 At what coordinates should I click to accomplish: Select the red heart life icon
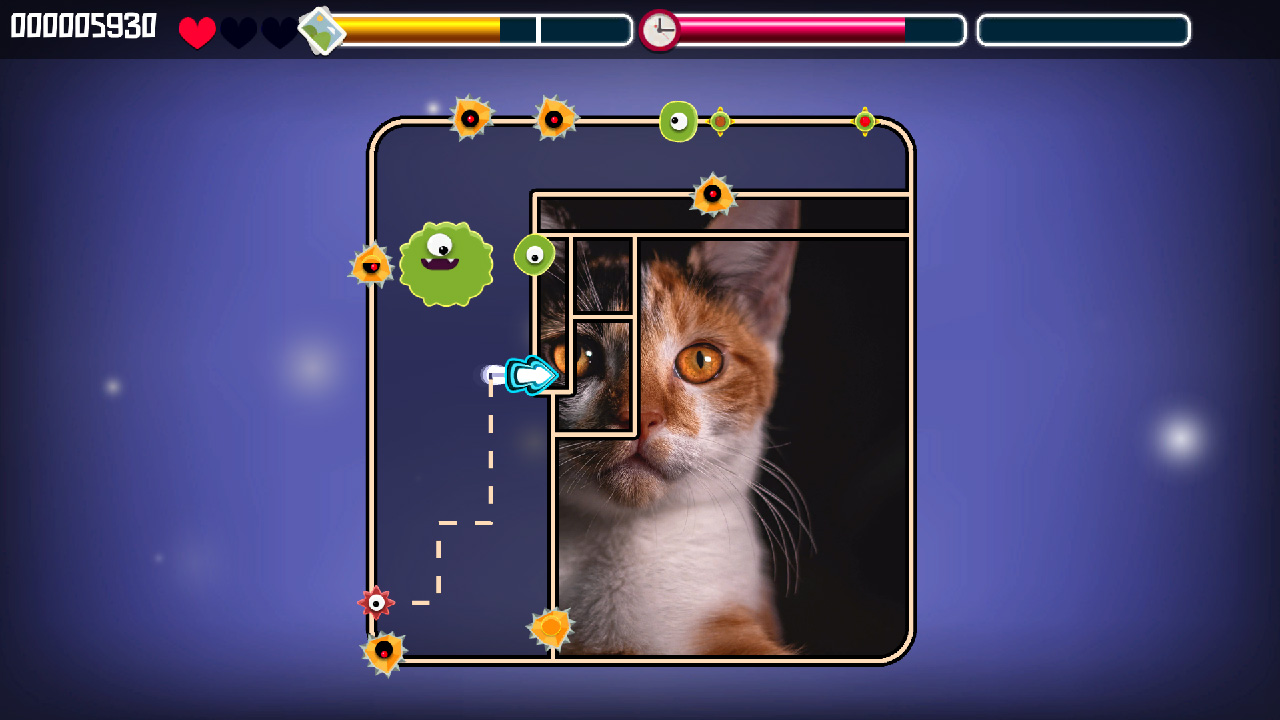pos(196,30)
